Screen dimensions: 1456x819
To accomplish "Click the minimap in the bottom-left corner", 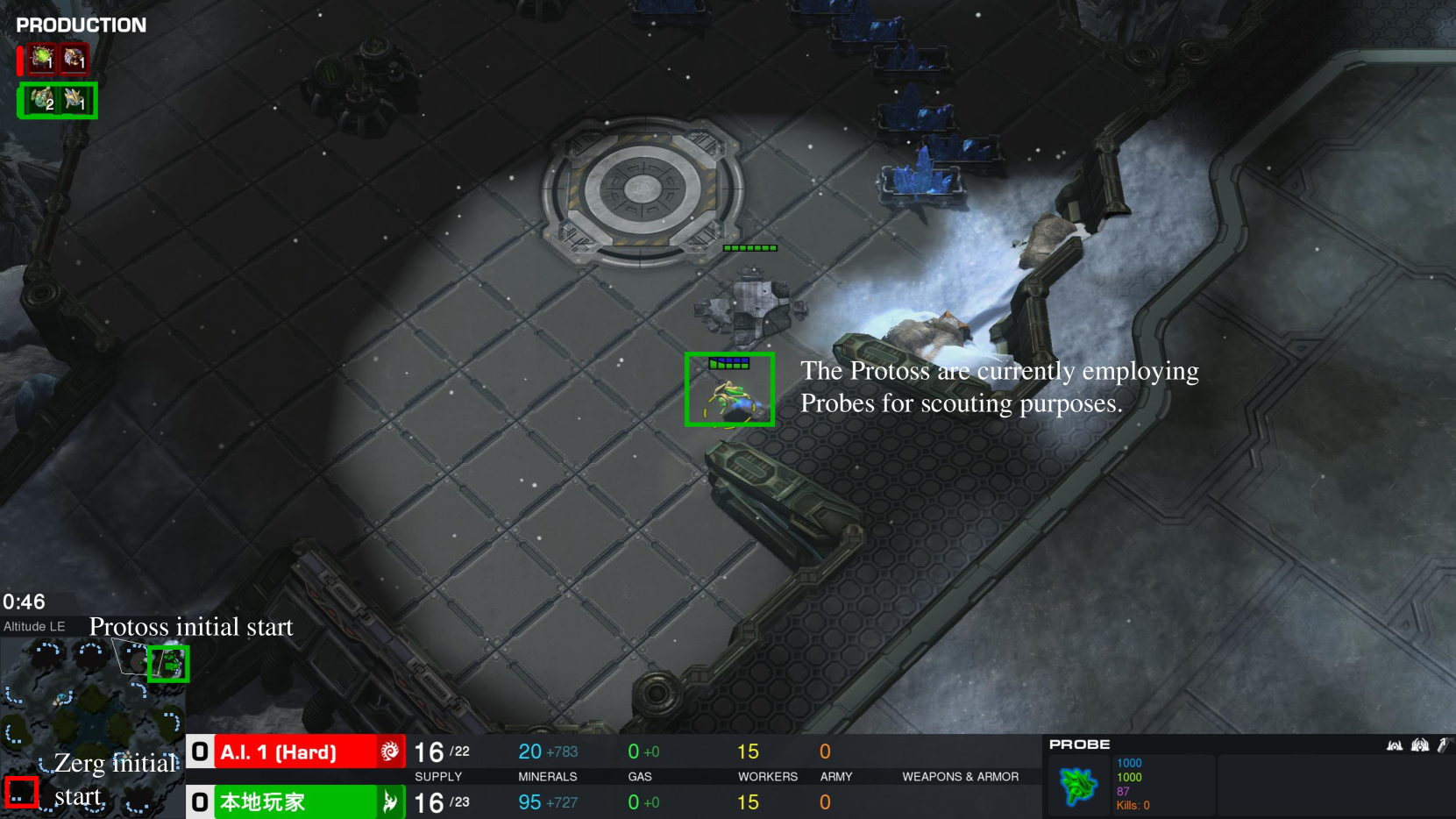I will [92, 728].
